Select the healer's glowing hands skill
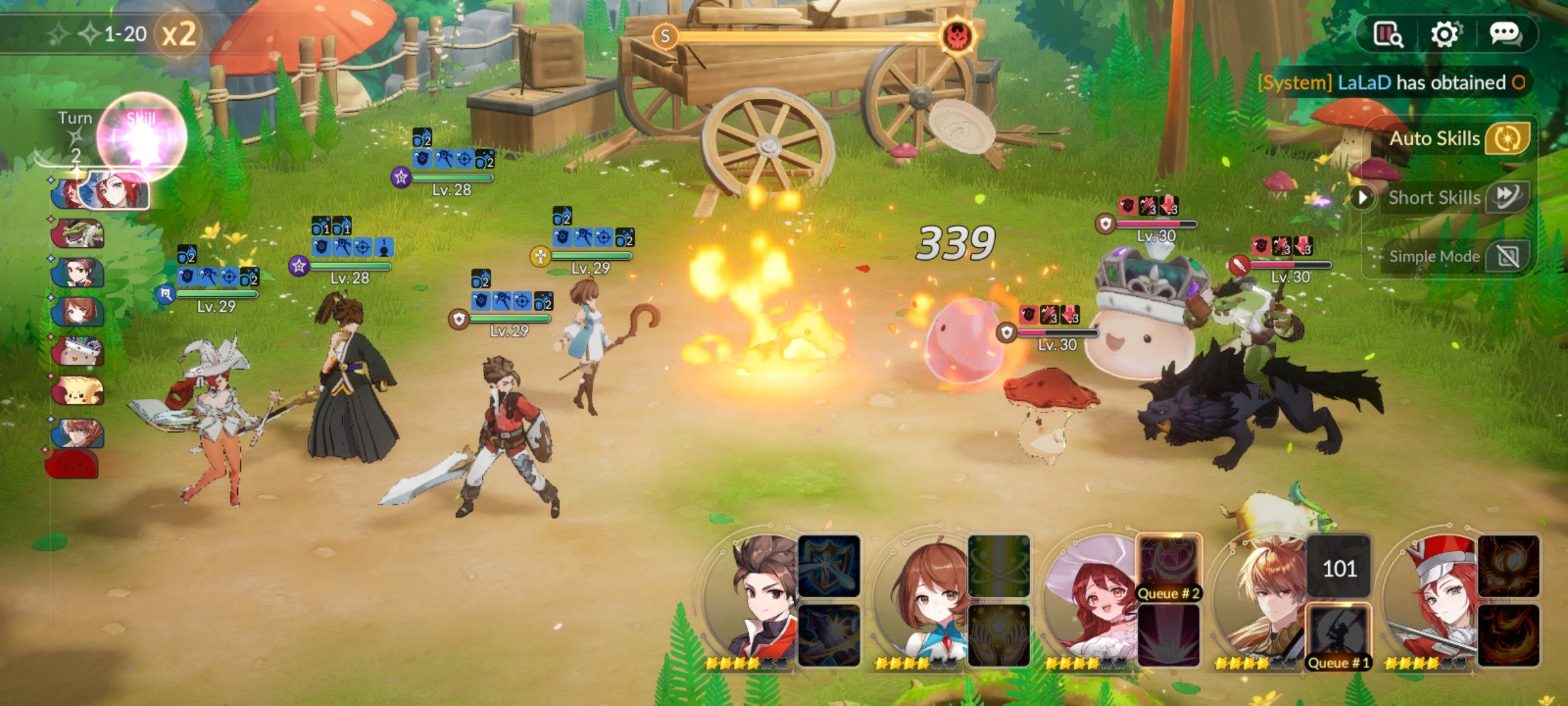This screenshot has width=1568, height=706. coord(998,635)
